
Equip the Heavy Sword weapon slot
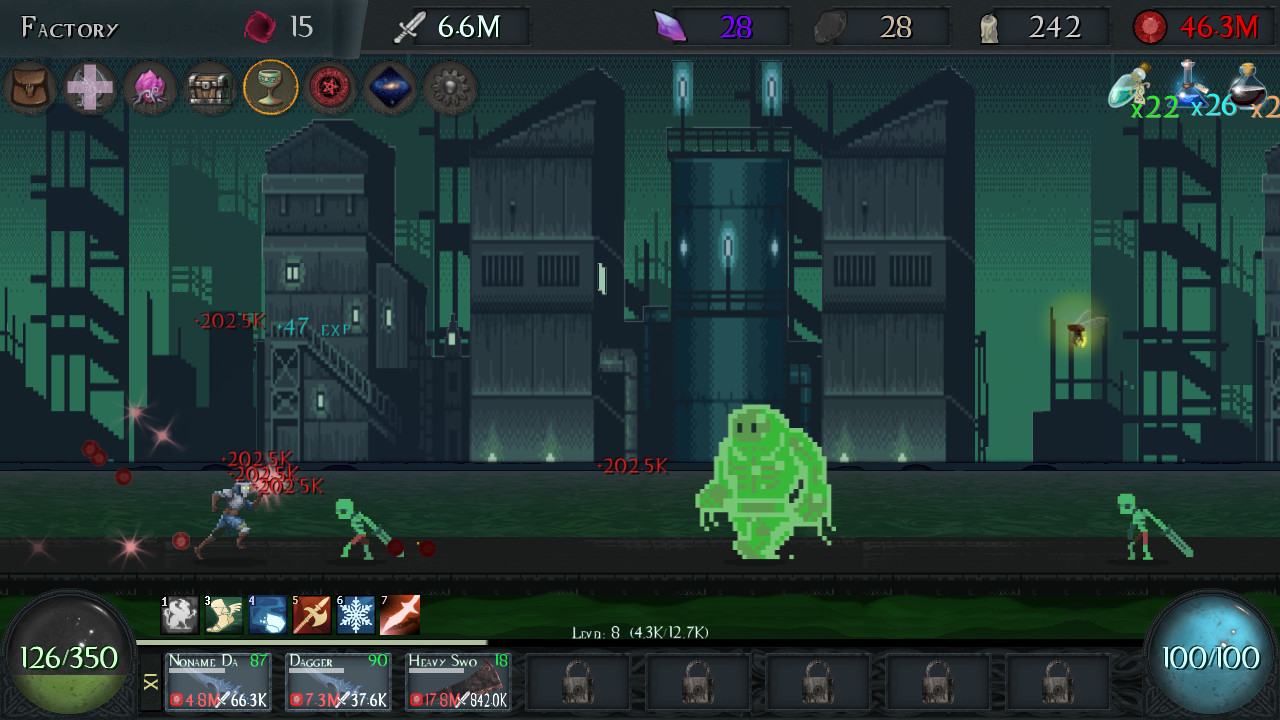[x=457, y=680]
